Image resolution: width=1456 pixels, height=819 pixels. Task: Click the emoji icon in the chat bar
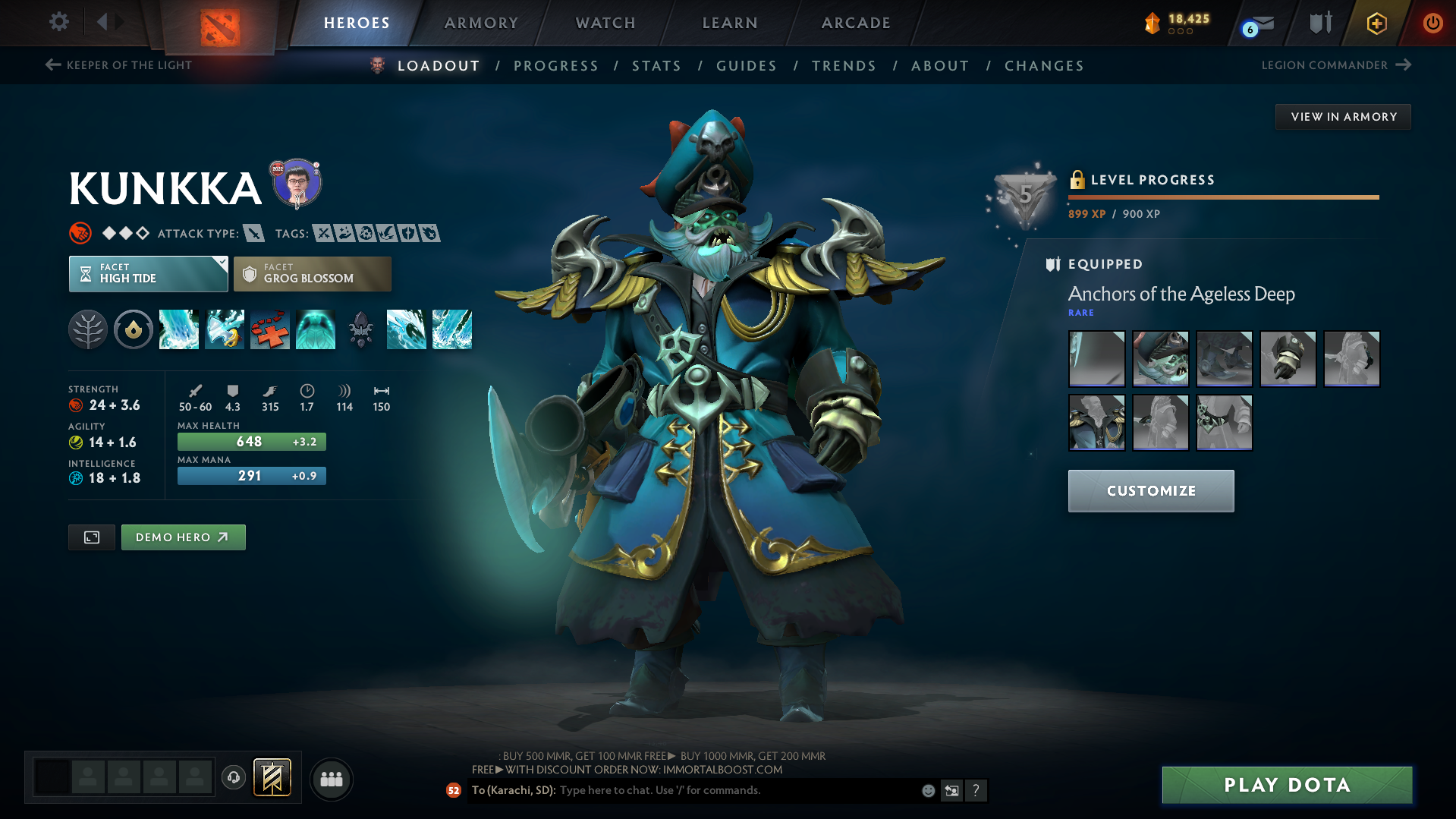click(928, 790)
